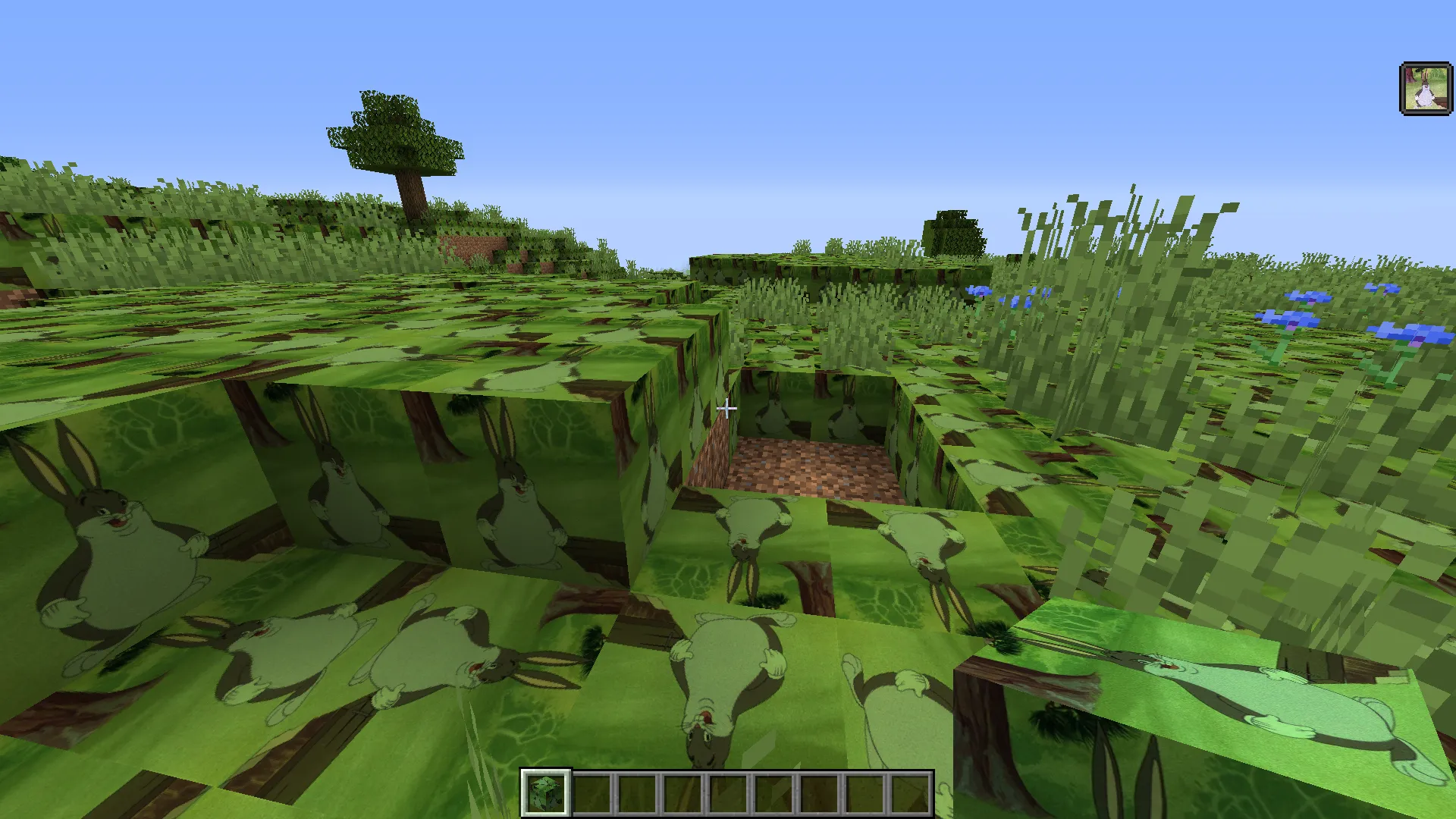Image resolution: width=1456 pixels, height=819 pixels.
Task: Select the seventh hotbar slot
Action: click(x=819, y=791)
